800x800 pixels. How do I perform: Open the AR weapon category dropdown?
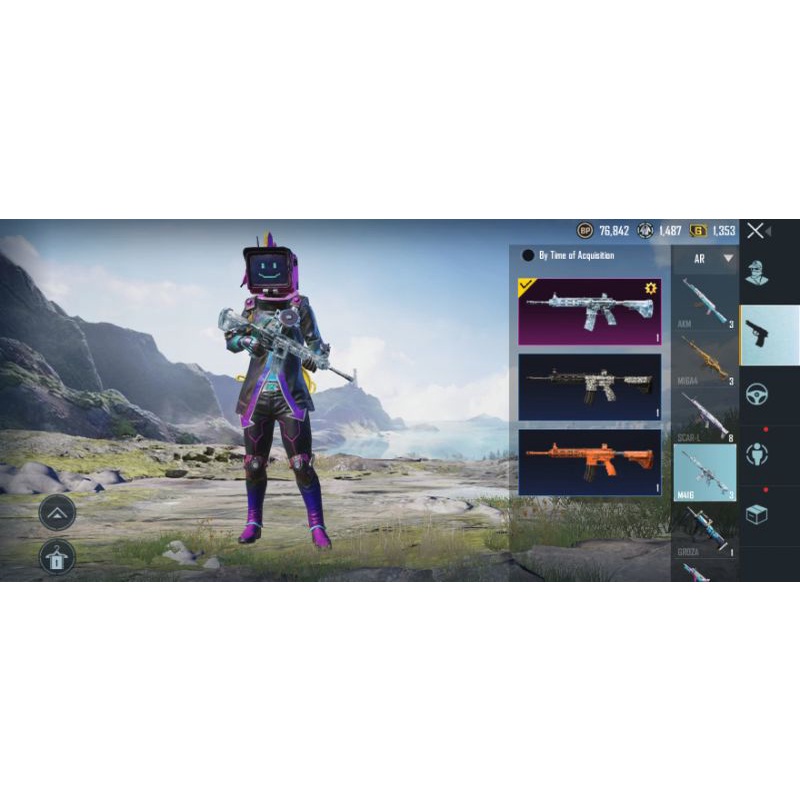click(x=705, y=258)
